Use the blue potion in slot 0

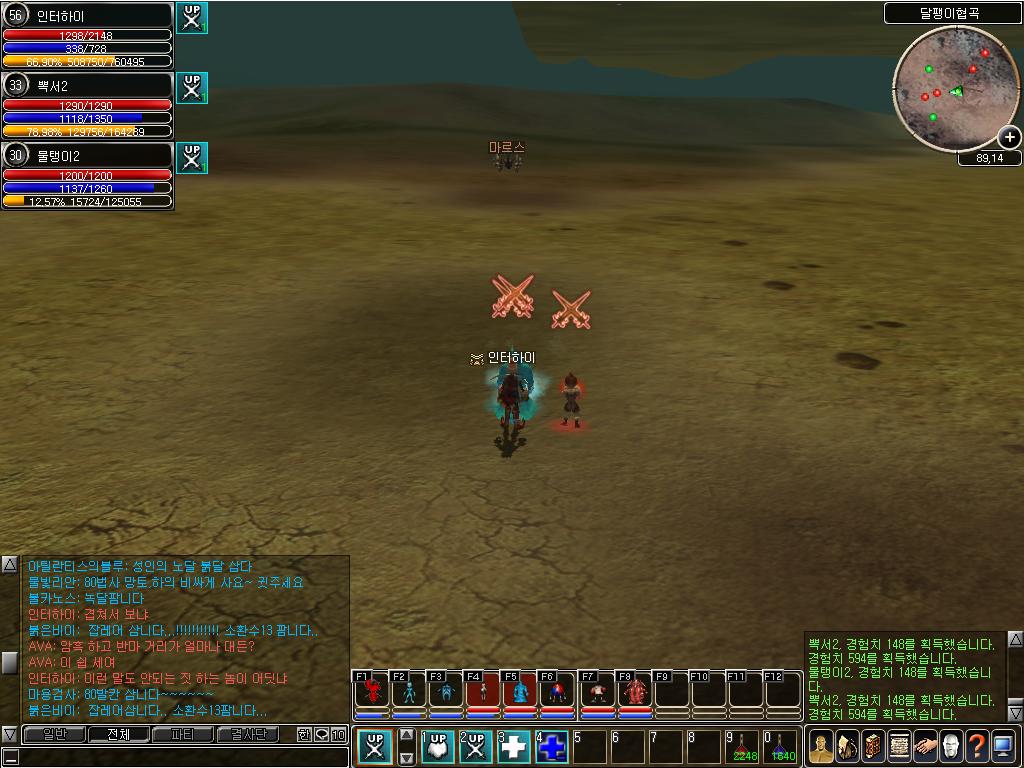pos(780,747)
